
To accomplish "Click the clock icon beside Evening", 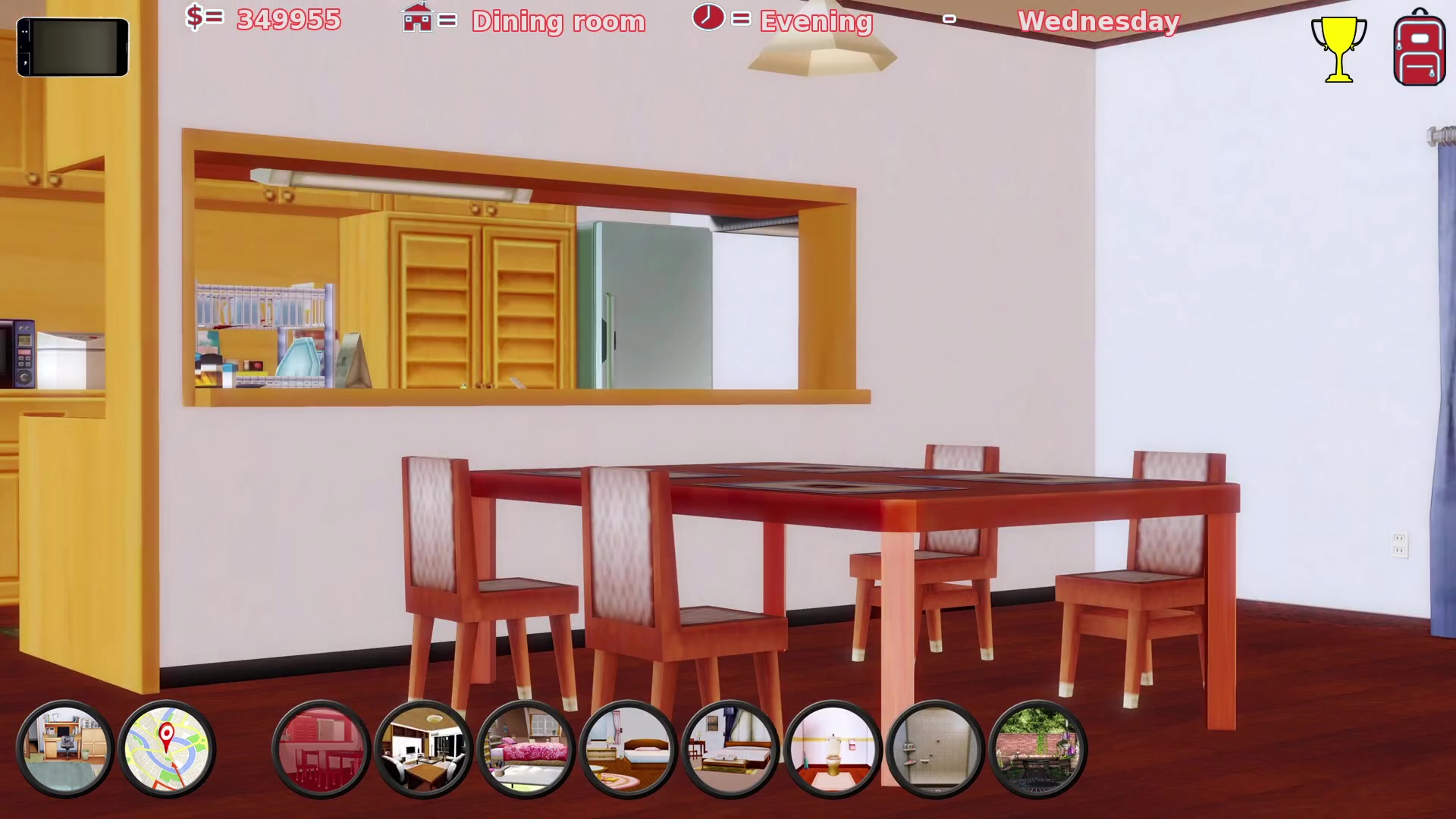I will click(x=708, y=19).
